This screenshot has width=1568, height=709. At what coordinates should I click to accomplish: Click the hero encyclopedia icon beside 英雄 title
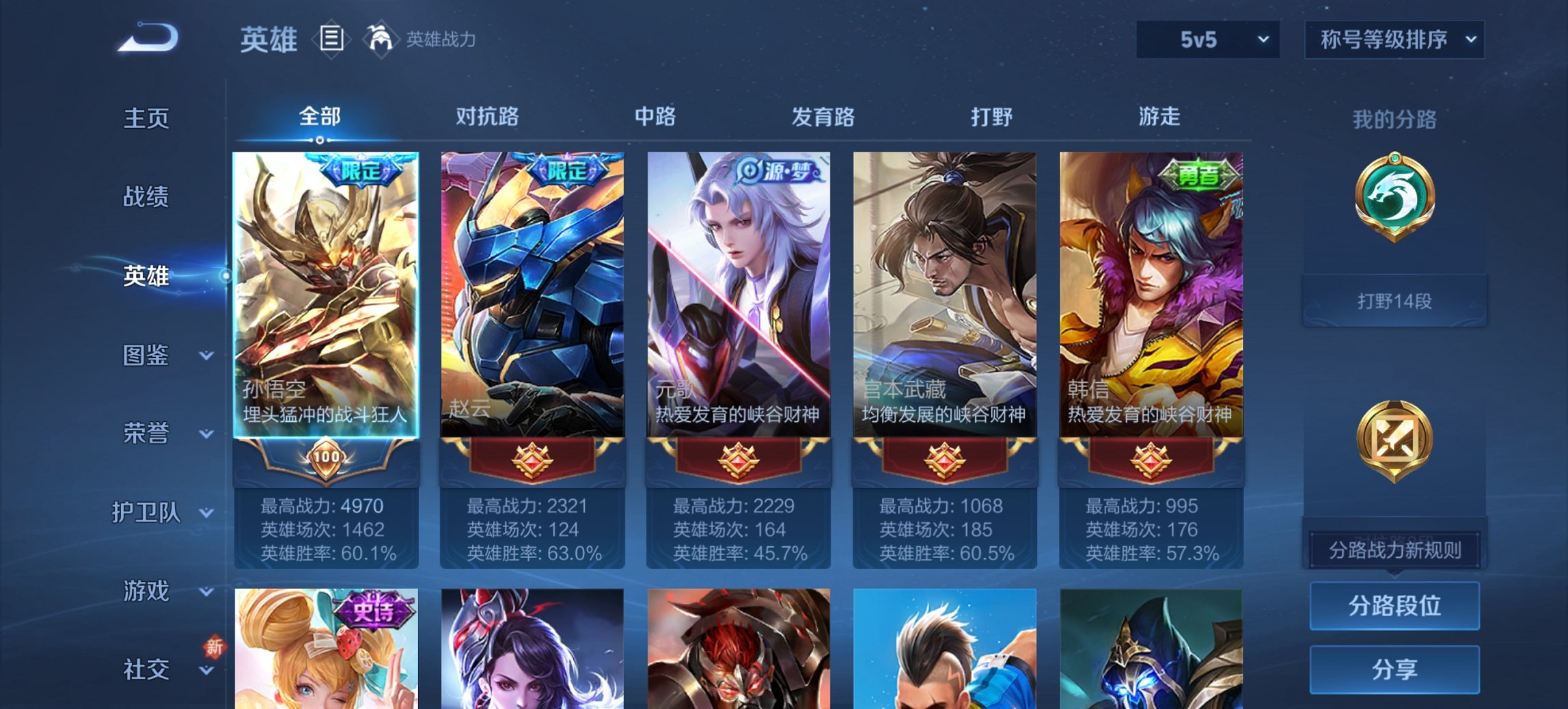tap(331, 40)
